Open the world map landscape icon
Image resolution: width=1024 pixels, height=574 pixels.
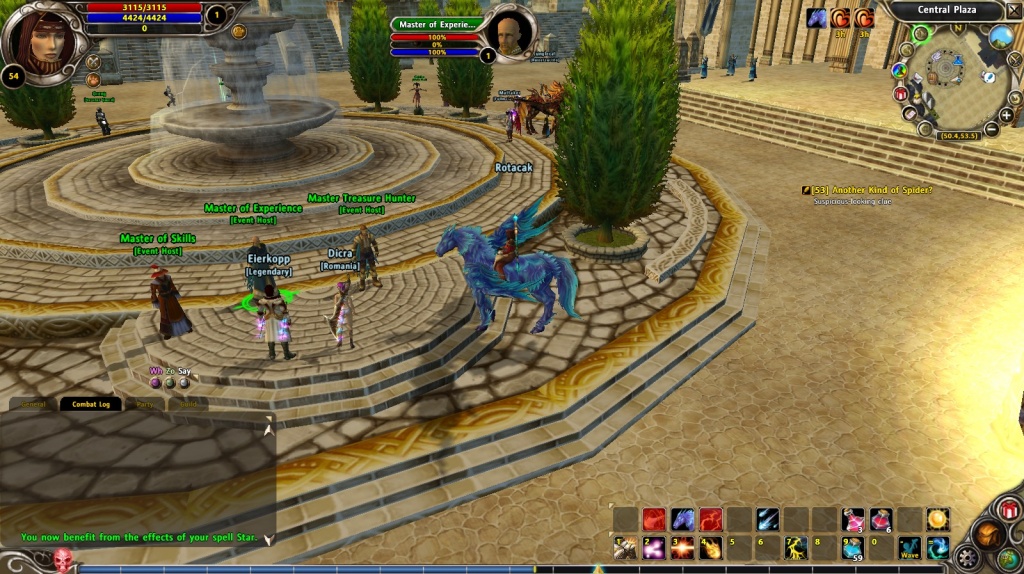pos(1001,38)
